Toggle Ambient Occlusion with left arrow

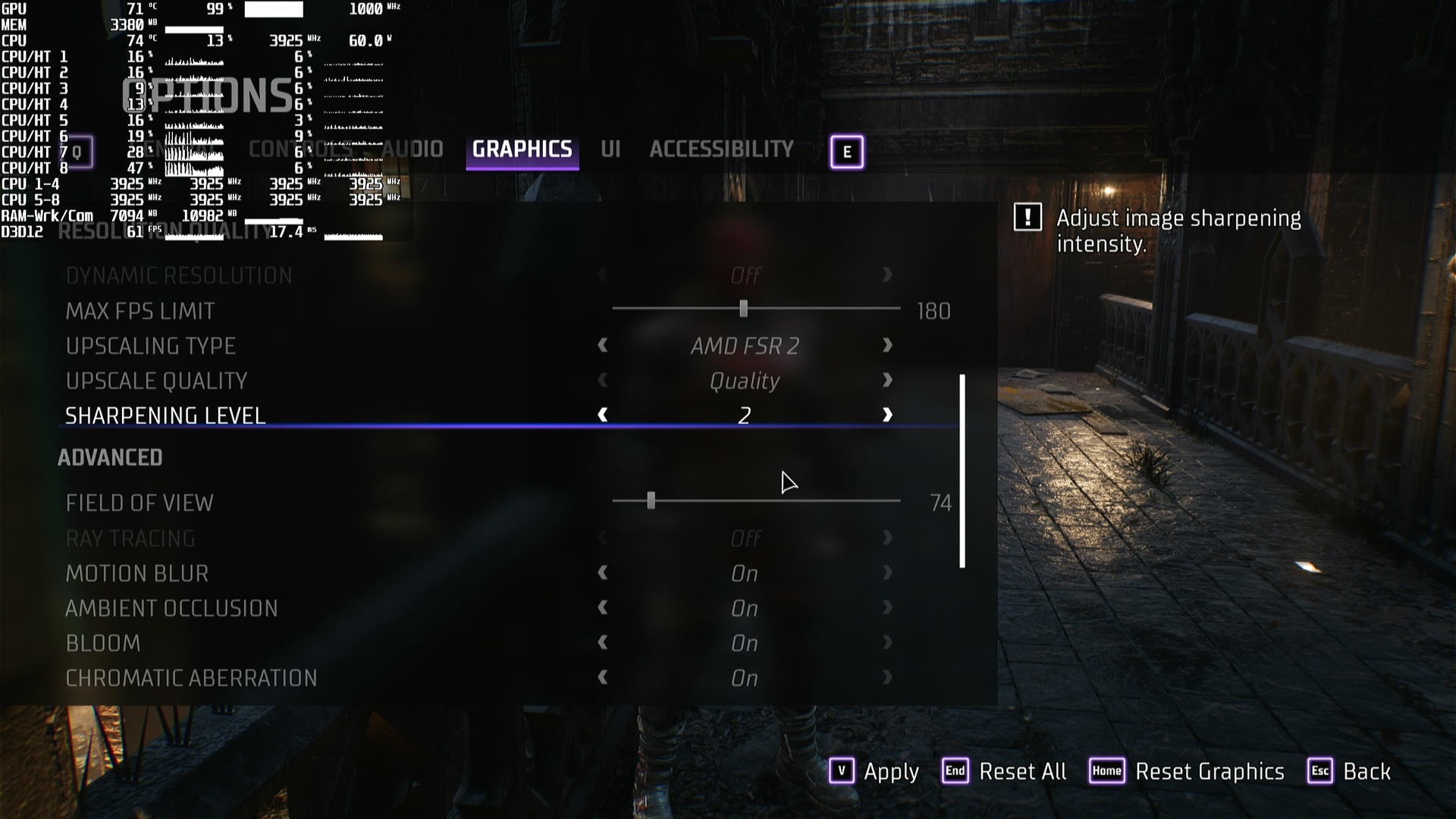[603, 608]
